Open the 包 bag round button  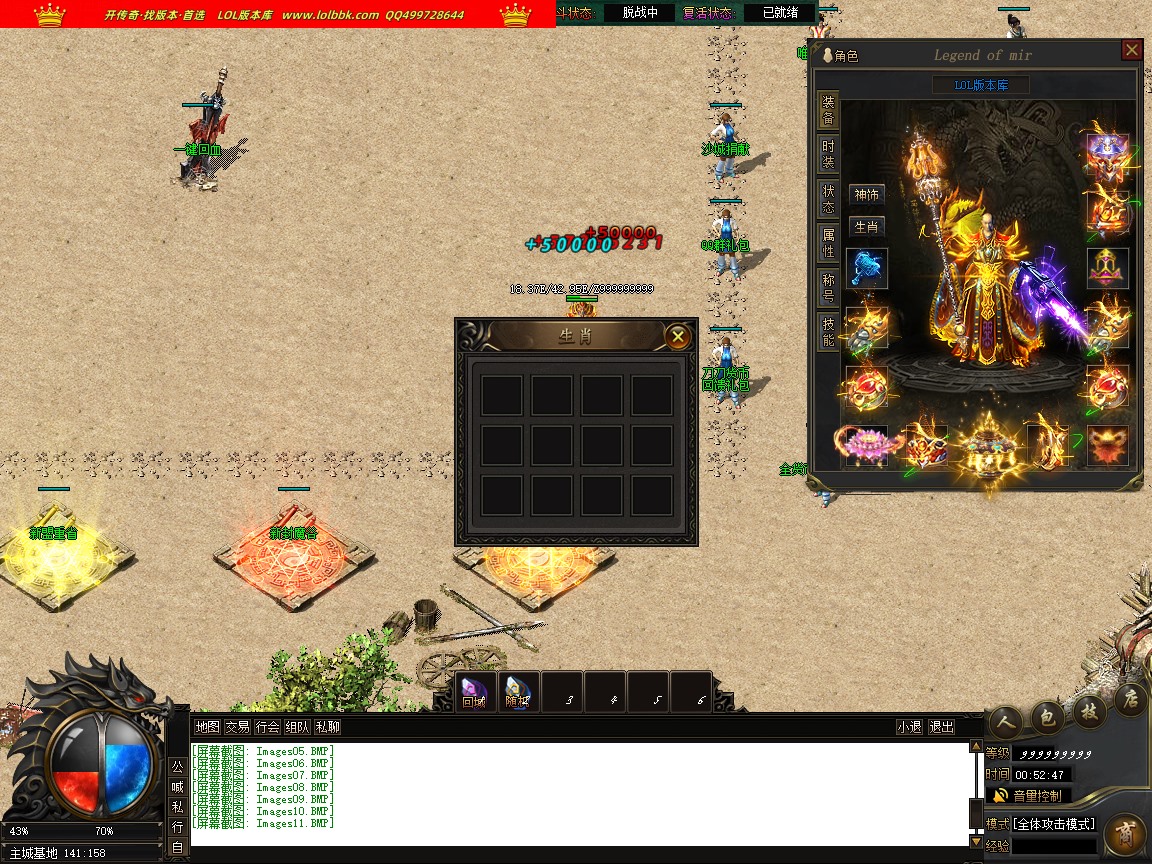pyautogui.click(x=1047, y=716)
